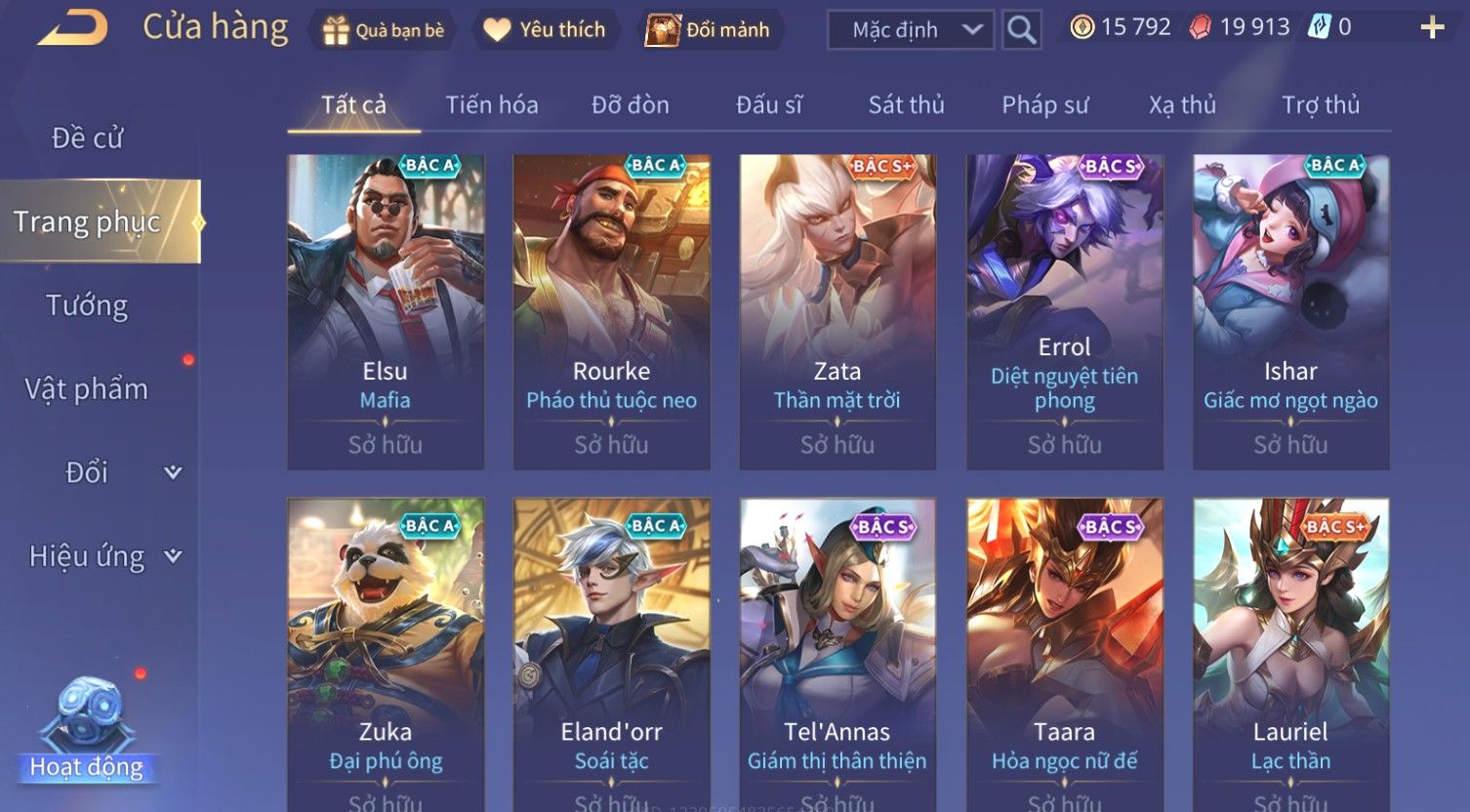Switch to the Đỡ đòn tab
This screenshot has width=1470, height=812.
(x=630, y=105)
